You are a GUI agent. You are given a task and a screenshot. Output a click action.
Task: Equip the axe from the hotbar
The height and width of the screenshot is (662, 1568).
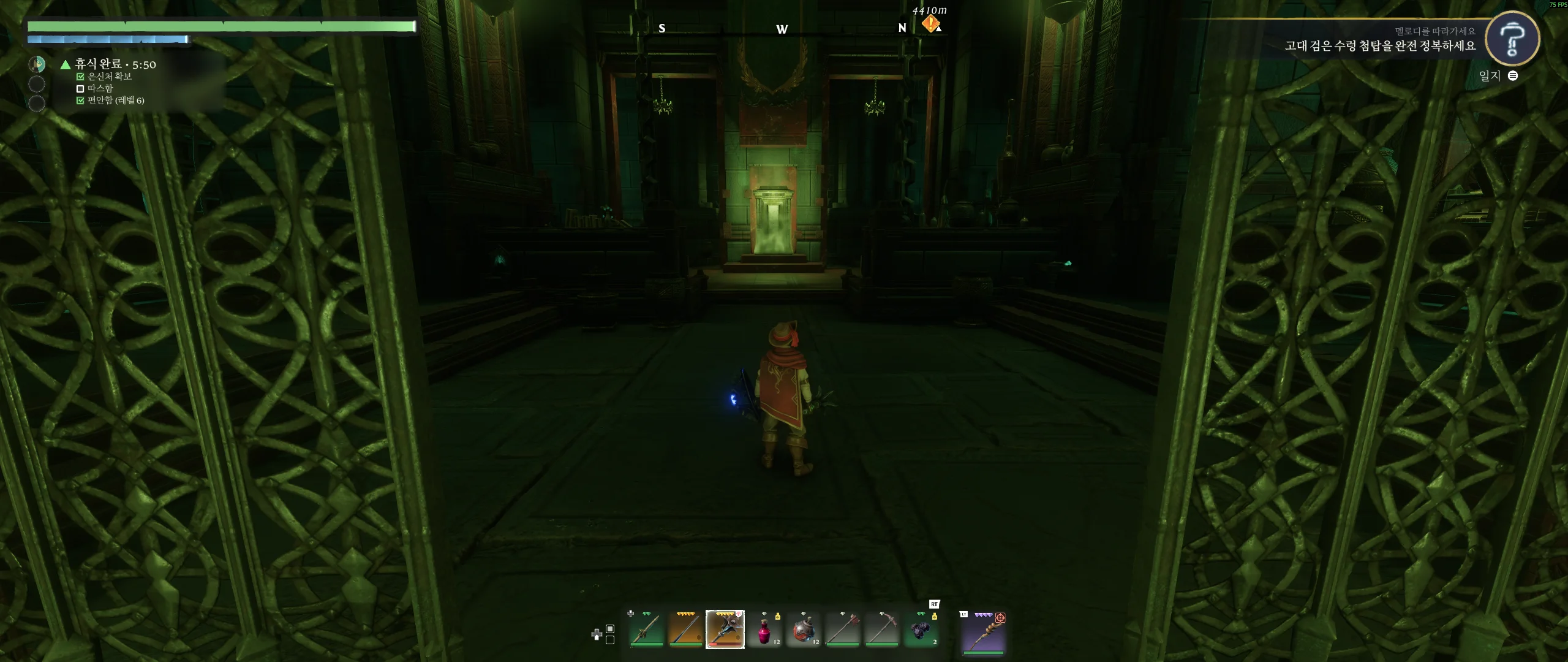[842, 630]
